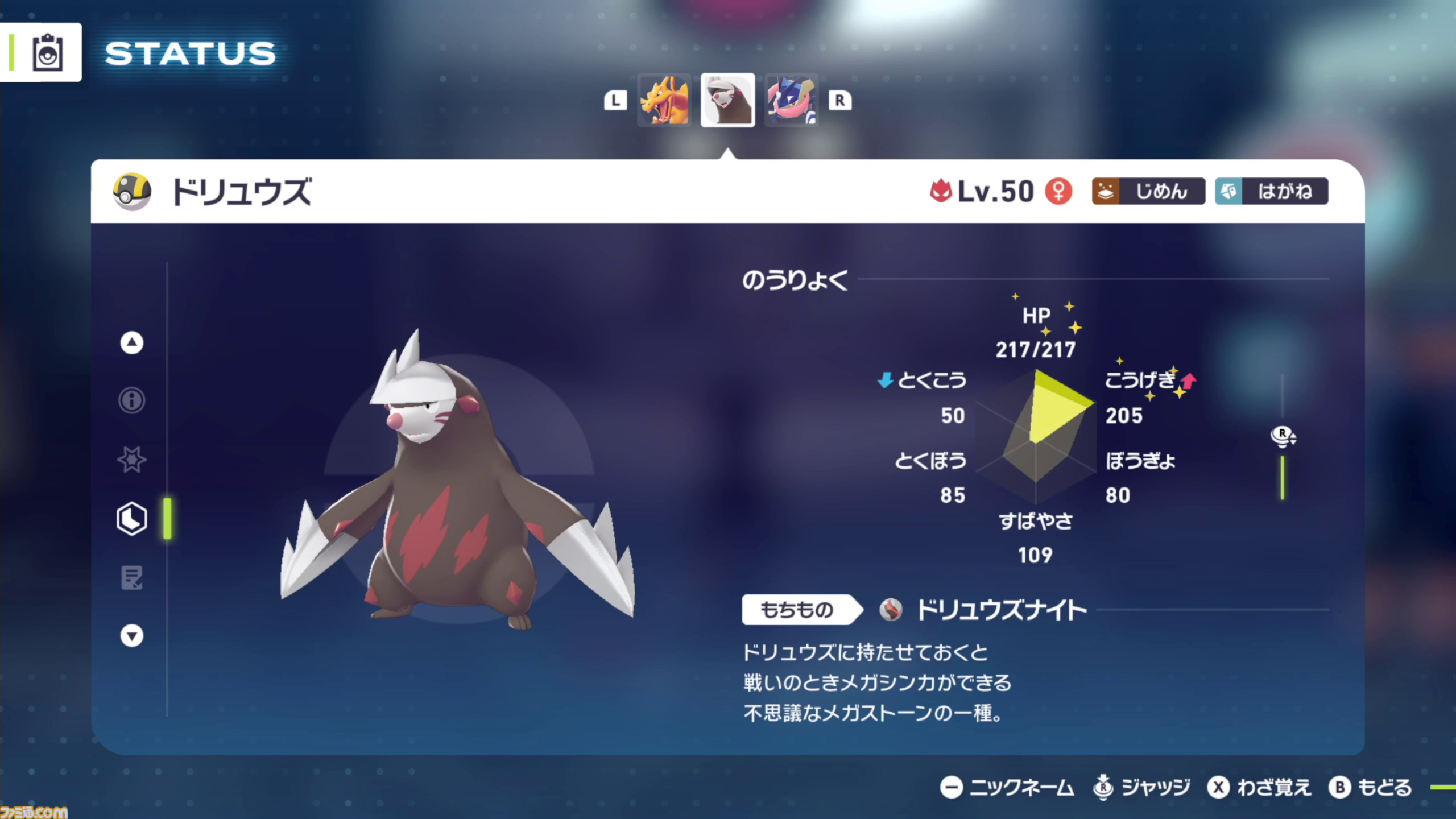Screen dimensions: 1456x819
Task: Click the up arrow above the sidebar icons
Action: (x=131, y=342)
